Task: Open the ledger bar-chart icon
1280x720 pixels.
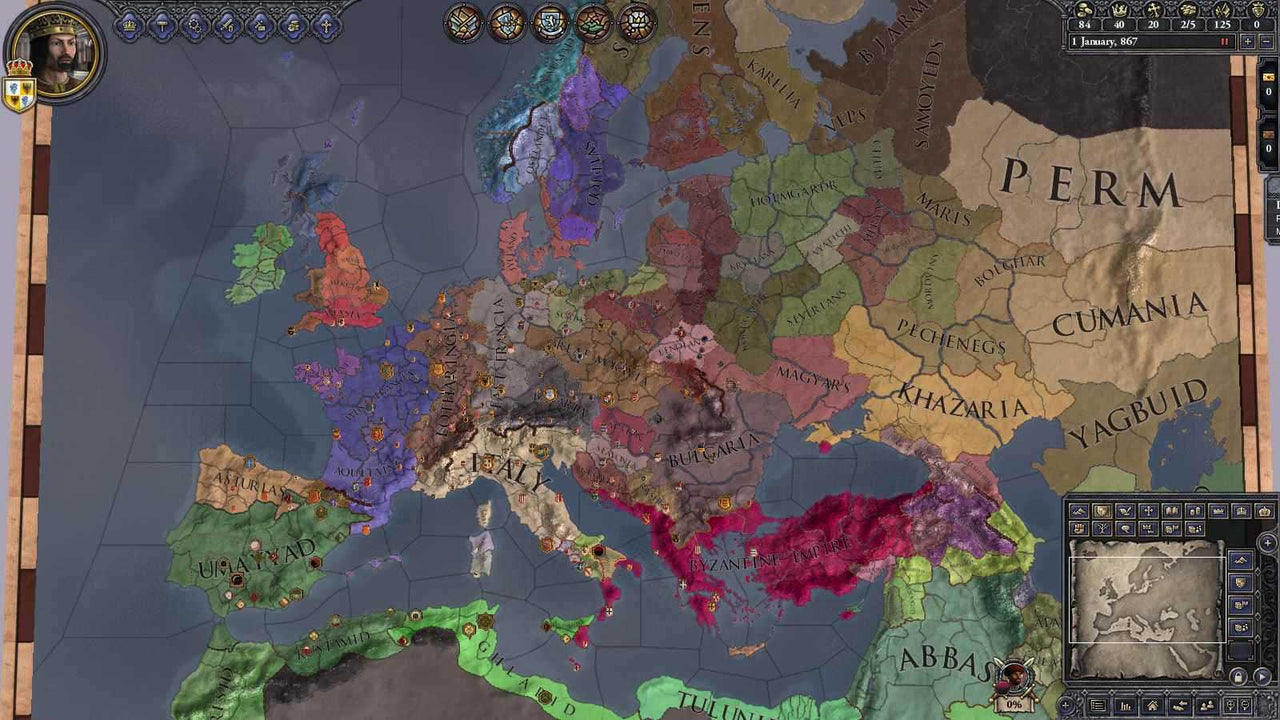Action: click(x=1124, y=704)
